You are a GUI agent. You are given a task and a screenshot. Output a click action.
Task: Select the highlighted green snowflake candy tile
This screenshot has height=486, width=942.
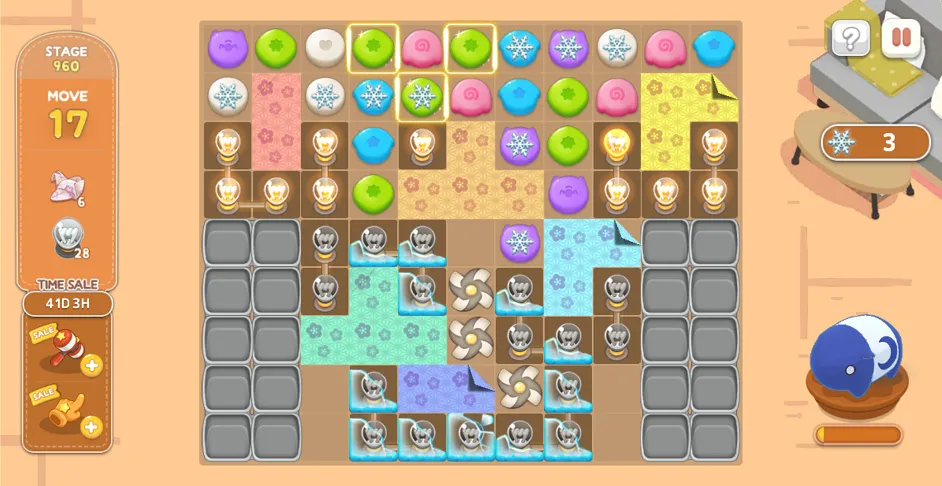422,96
